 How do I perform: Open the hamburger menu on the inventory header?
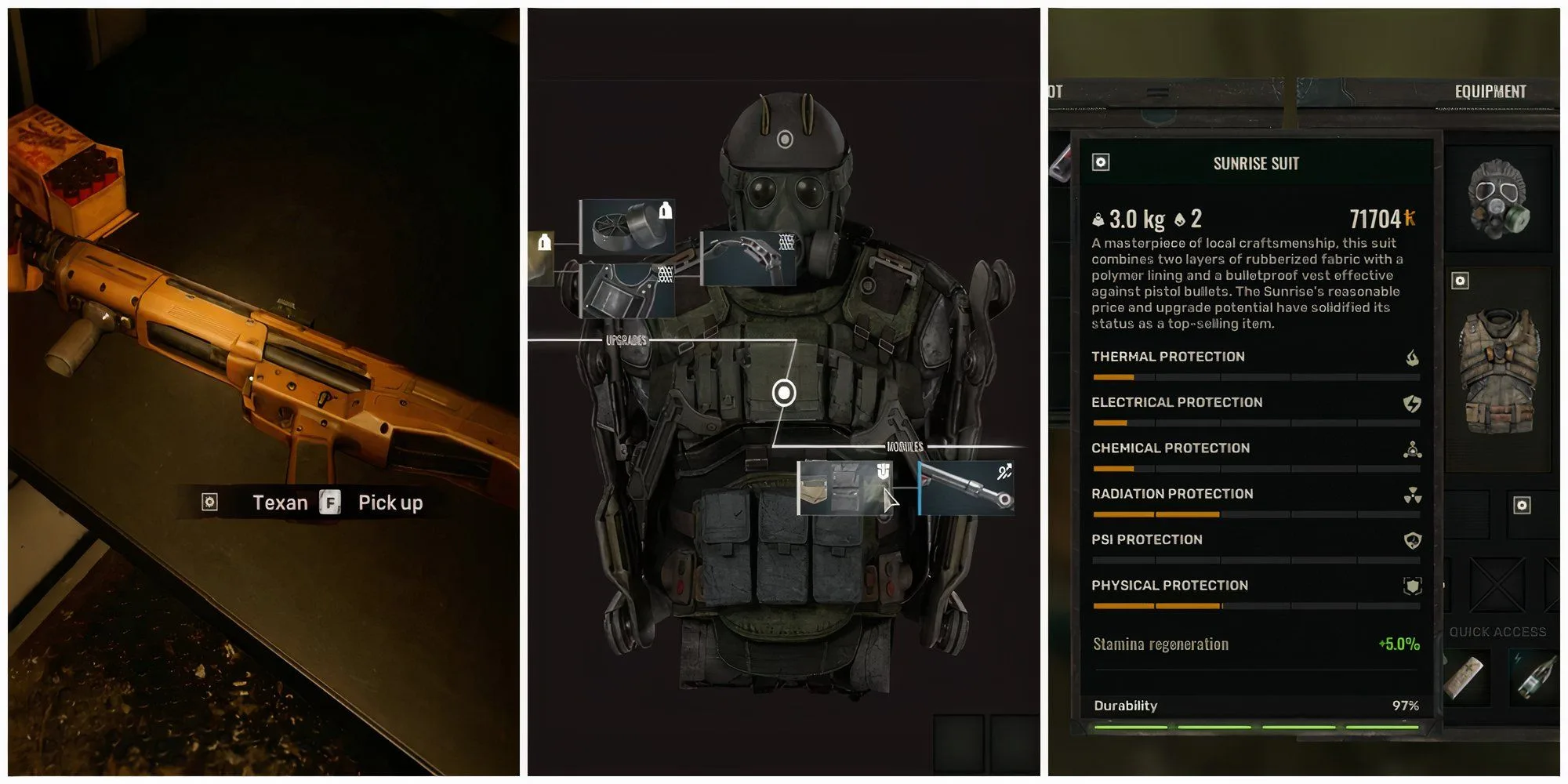[x=1156, y=90]
